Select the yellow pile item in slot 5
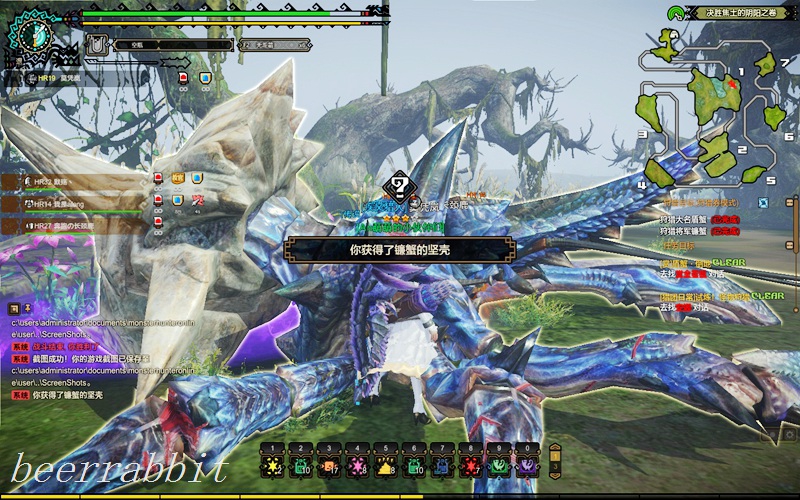The width and height of the screenshot is (800, 500). pos(385,466)
